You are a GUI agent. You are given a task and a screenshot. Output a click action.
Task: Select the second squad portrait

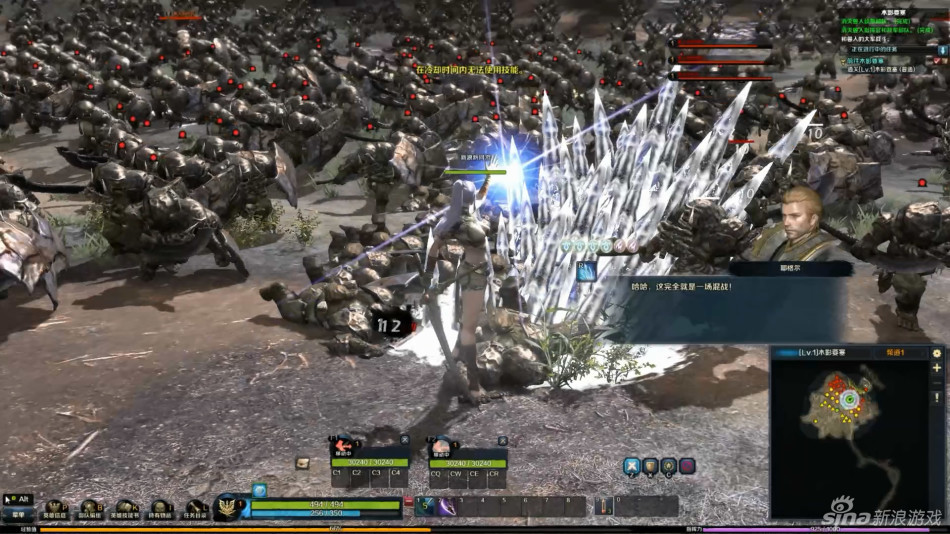pos(440,447)
